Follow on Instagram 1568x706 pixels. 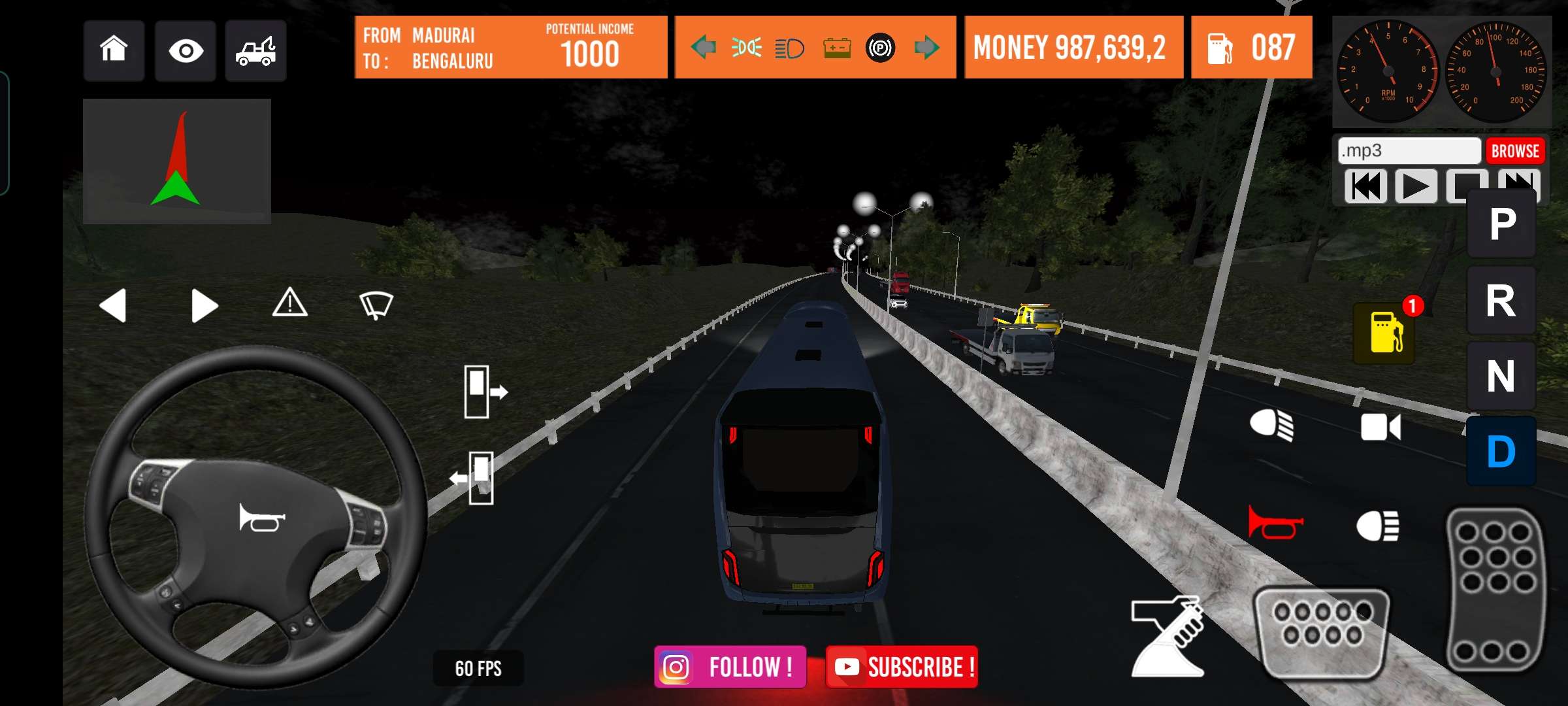click(730, 667)
